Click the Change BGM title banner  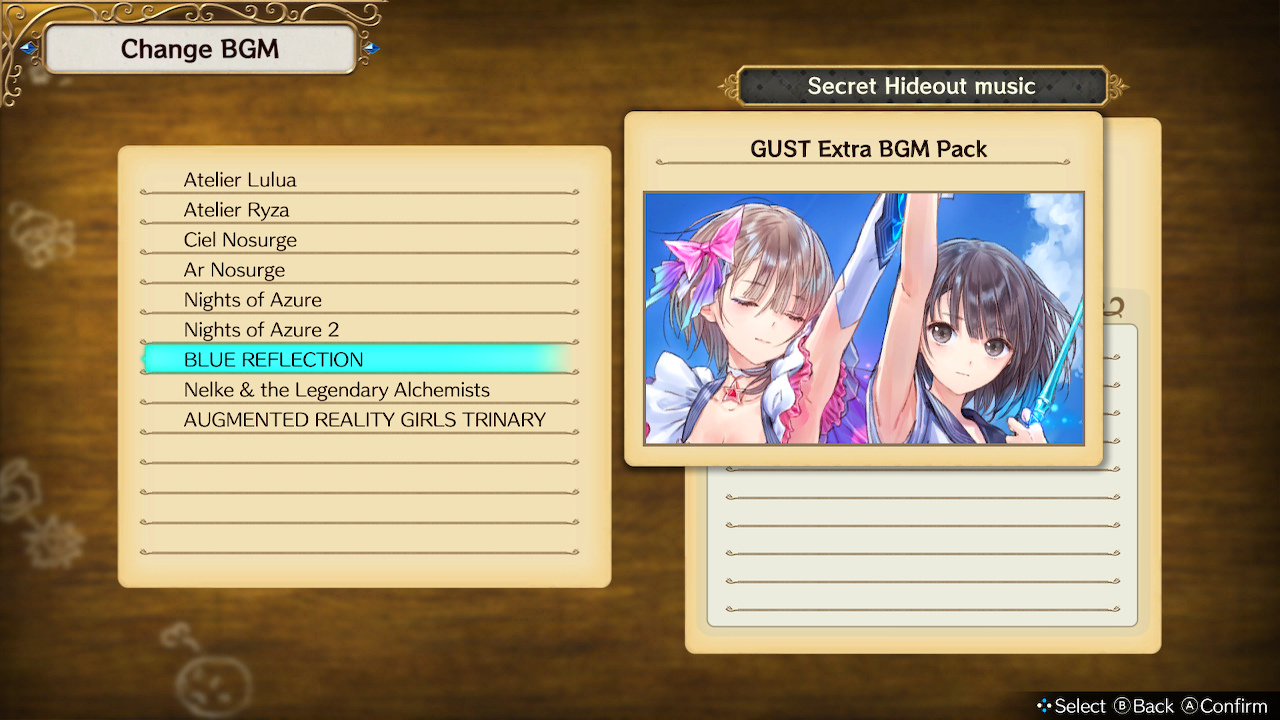point(200,49)
